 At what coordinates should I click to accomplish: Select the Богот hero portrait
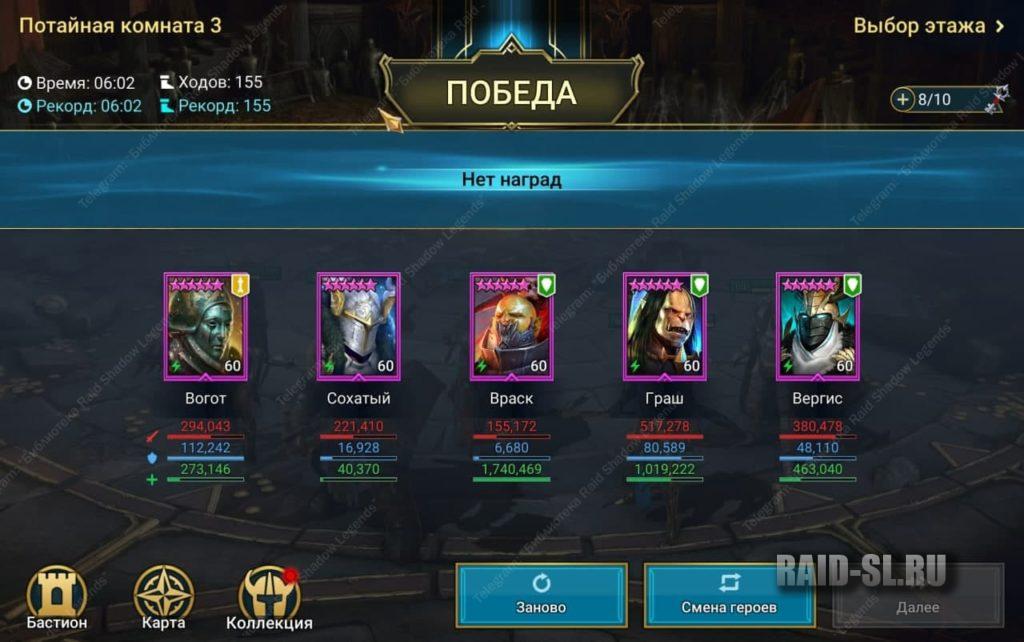coord(205,327)
